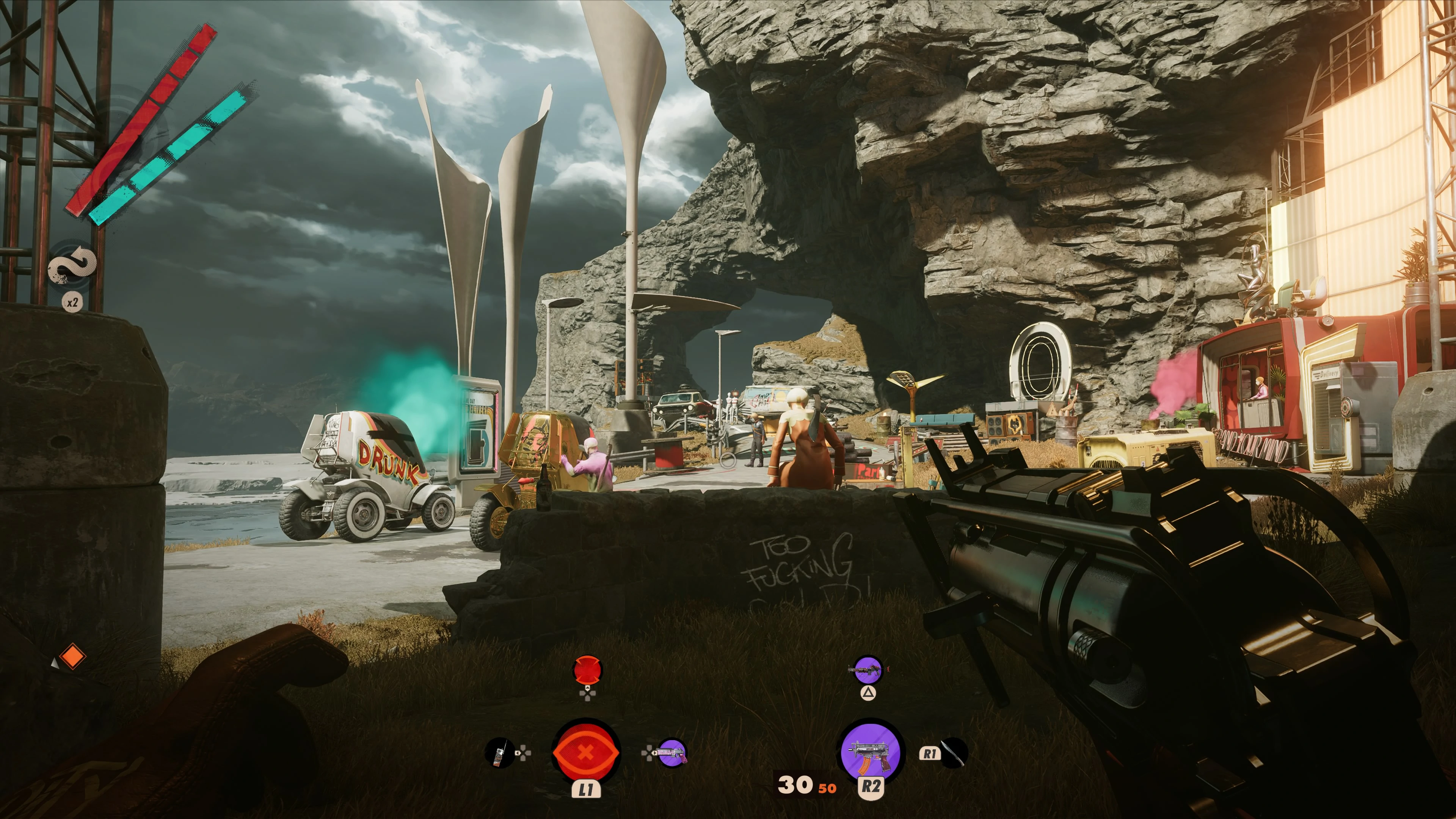Click the Reprise loop arrow icon
Image resolution: width=1456 pixels, height=819 pixels.
(72, 265)
